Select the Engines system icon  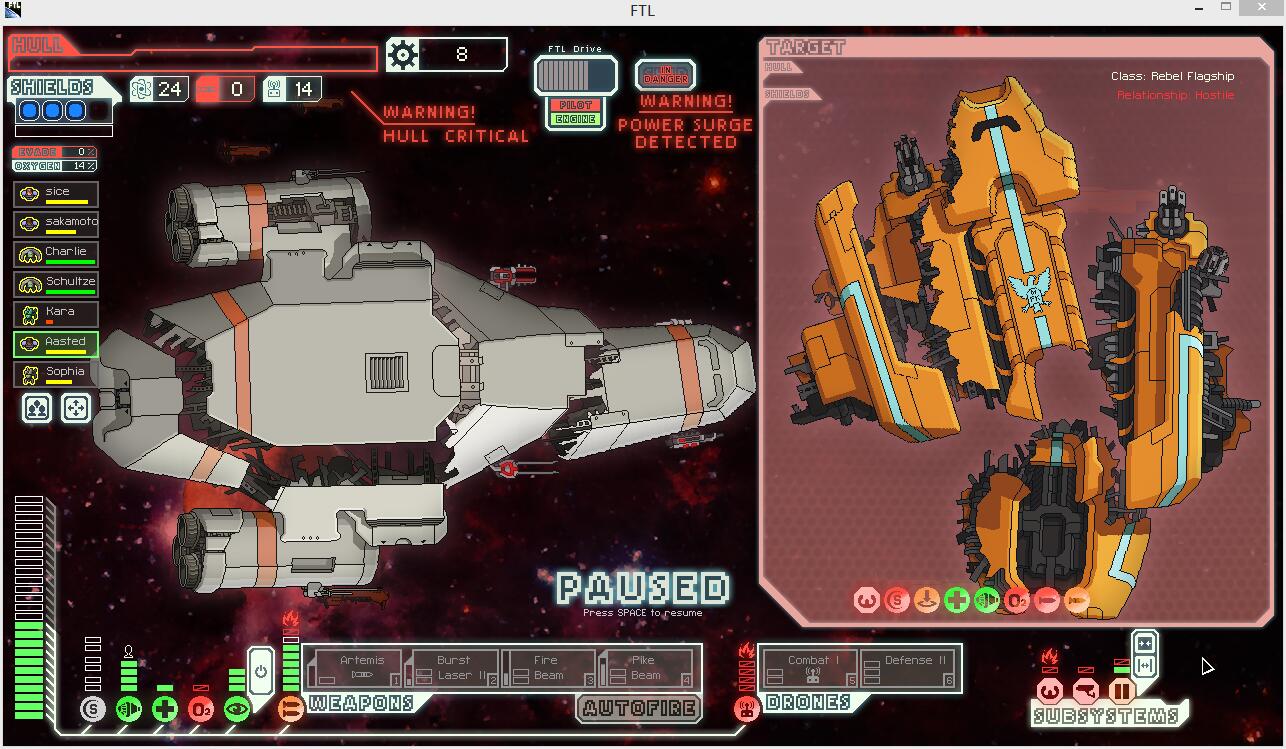click(x=128, y=708)
